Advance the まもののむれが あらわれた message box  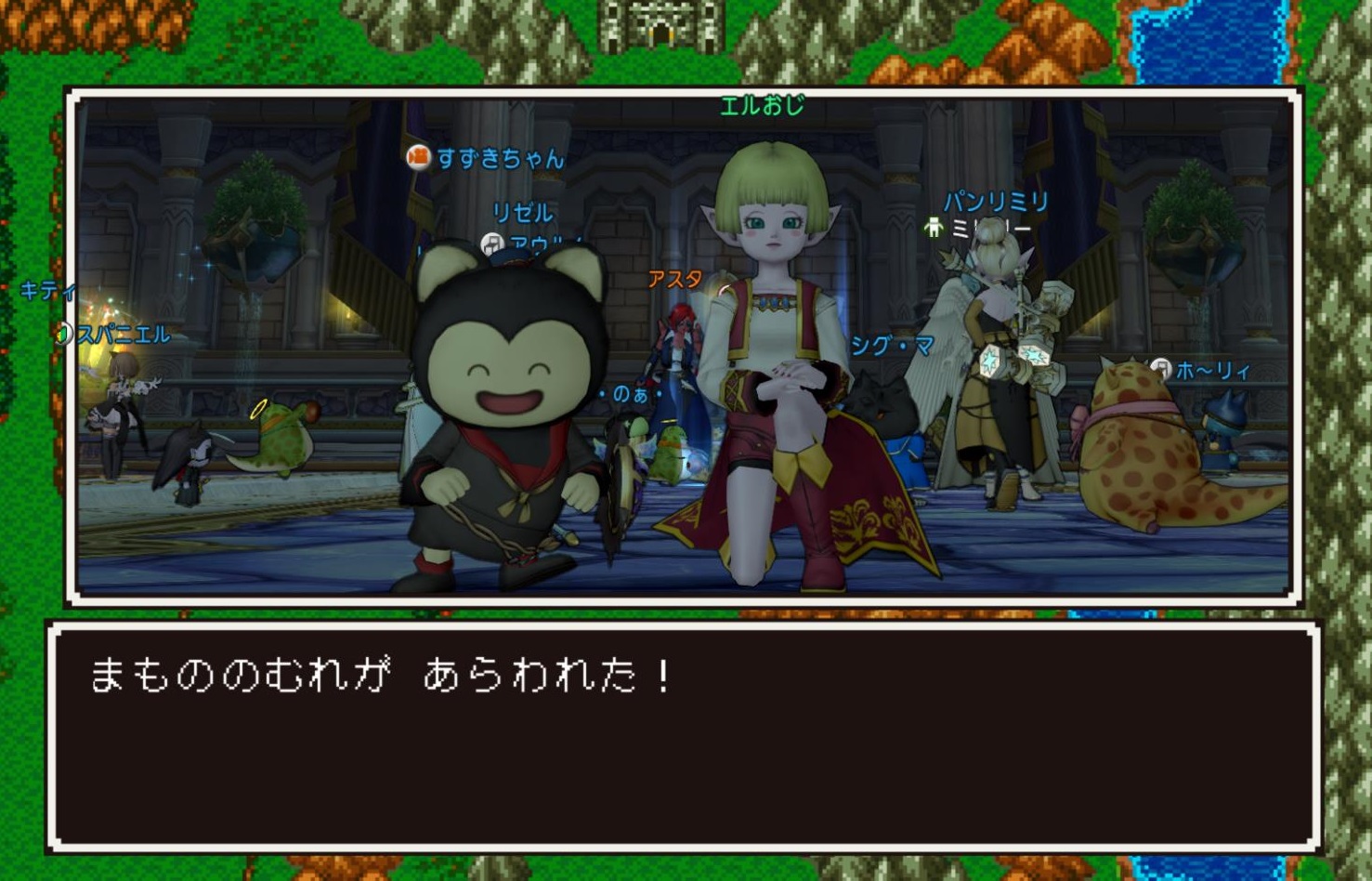point(685,736)
